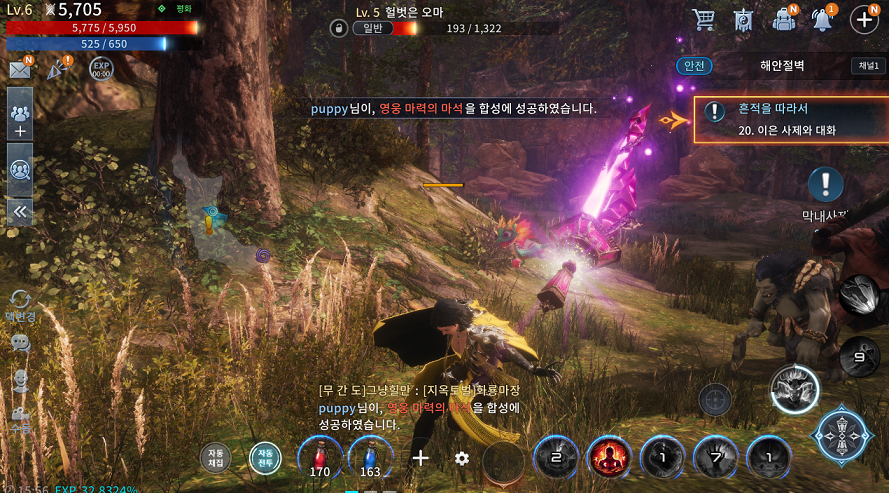
Task: Open the EXP timer buff icon
Action: [x=100, y=69]
